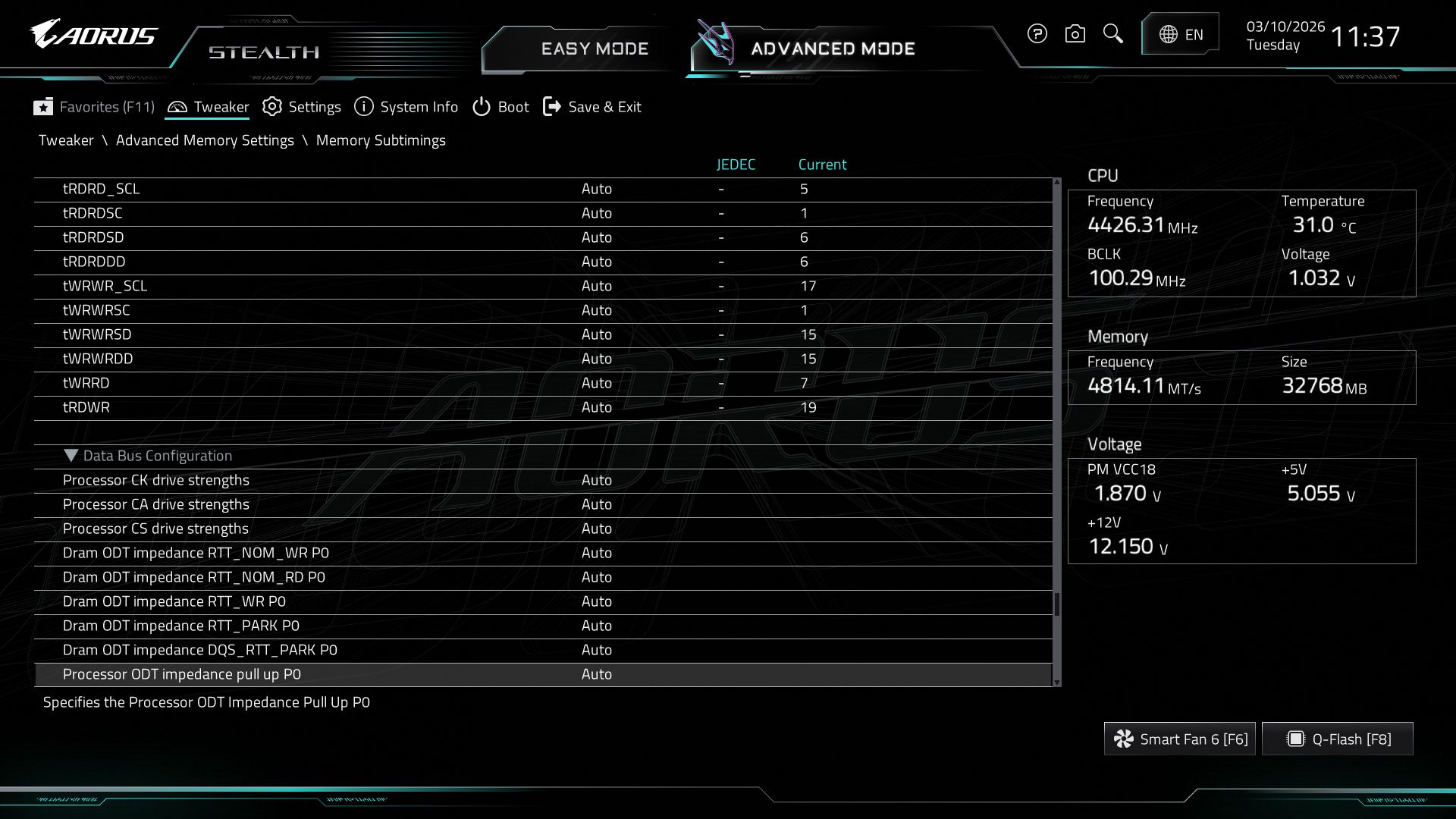The width and height of the screenshot is (1456, 819).
Task: Click the help question mark icon
Action: 1037,34
